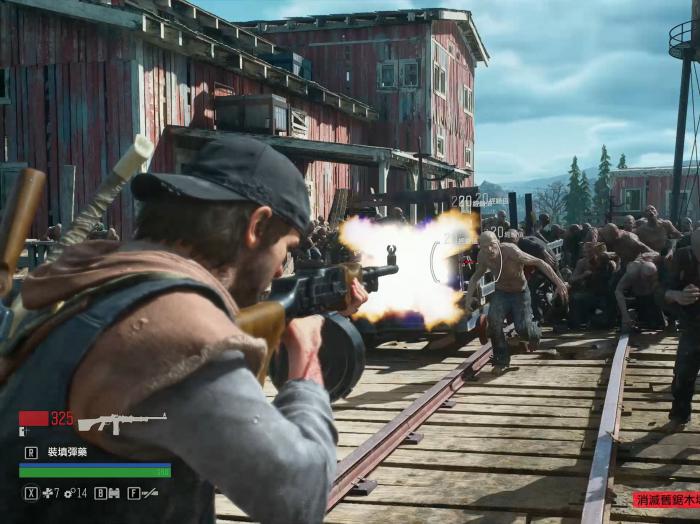
Task: Select the melee weapon icon
Action: click(x=150, y=493)
